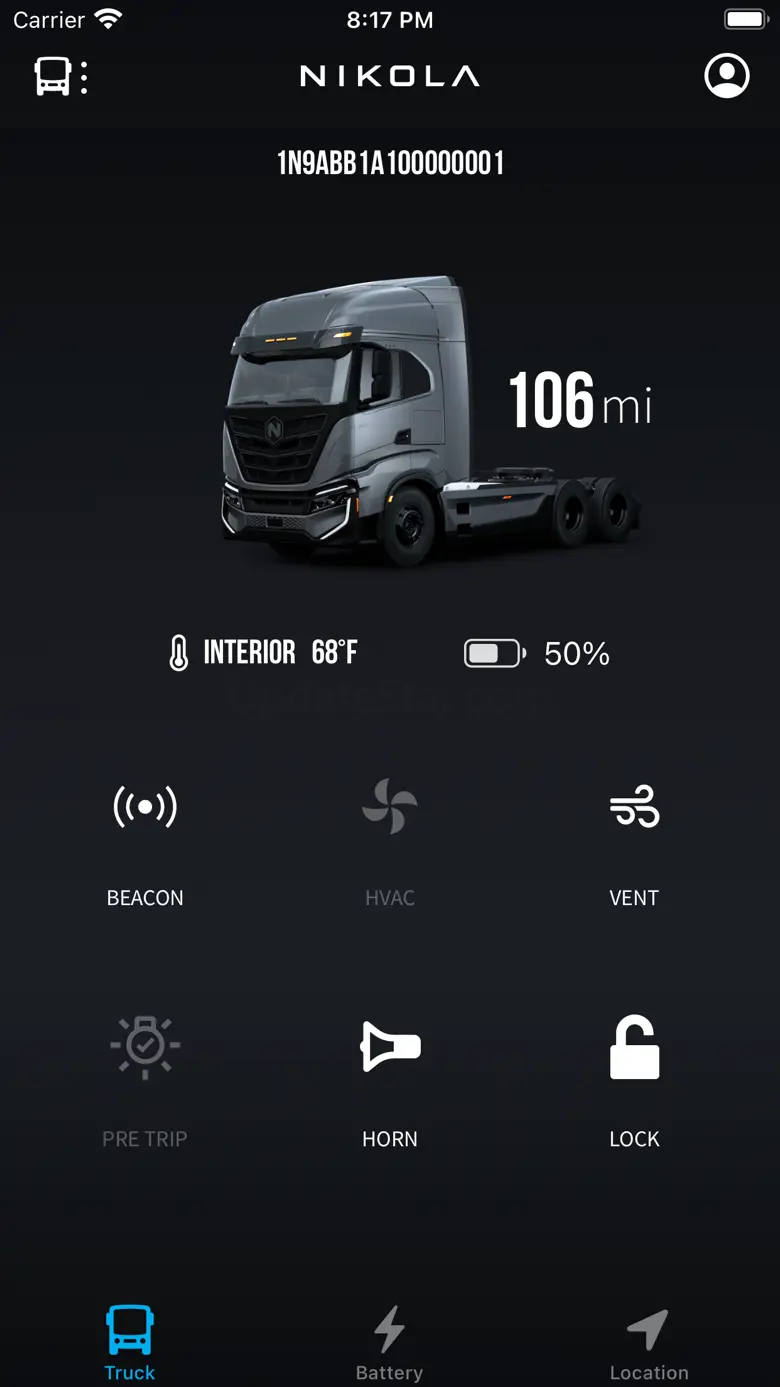Select the Pre Trip check button
The height and width of the screenshot is (1387, 780).
[145, 1047]
